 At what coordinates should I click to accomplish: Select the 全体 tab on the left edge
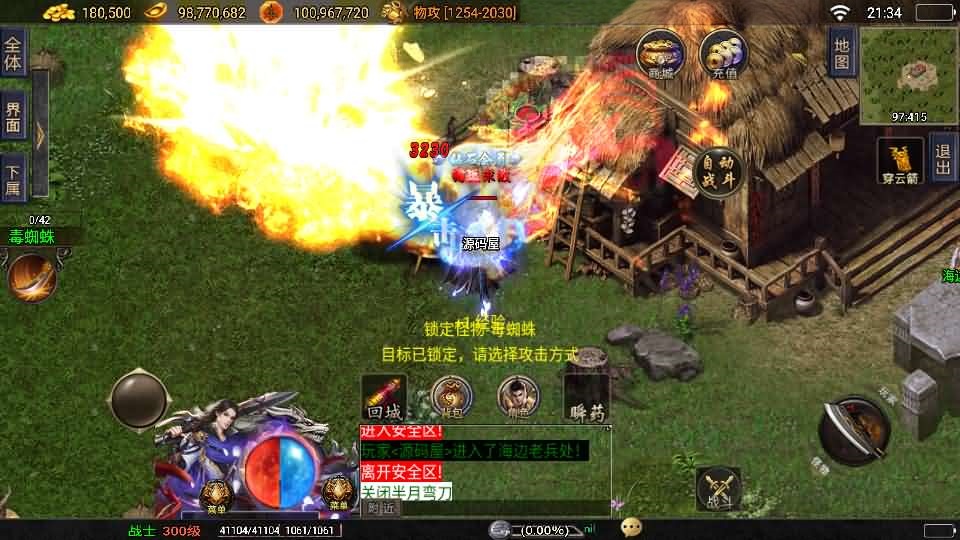[13, 53]
